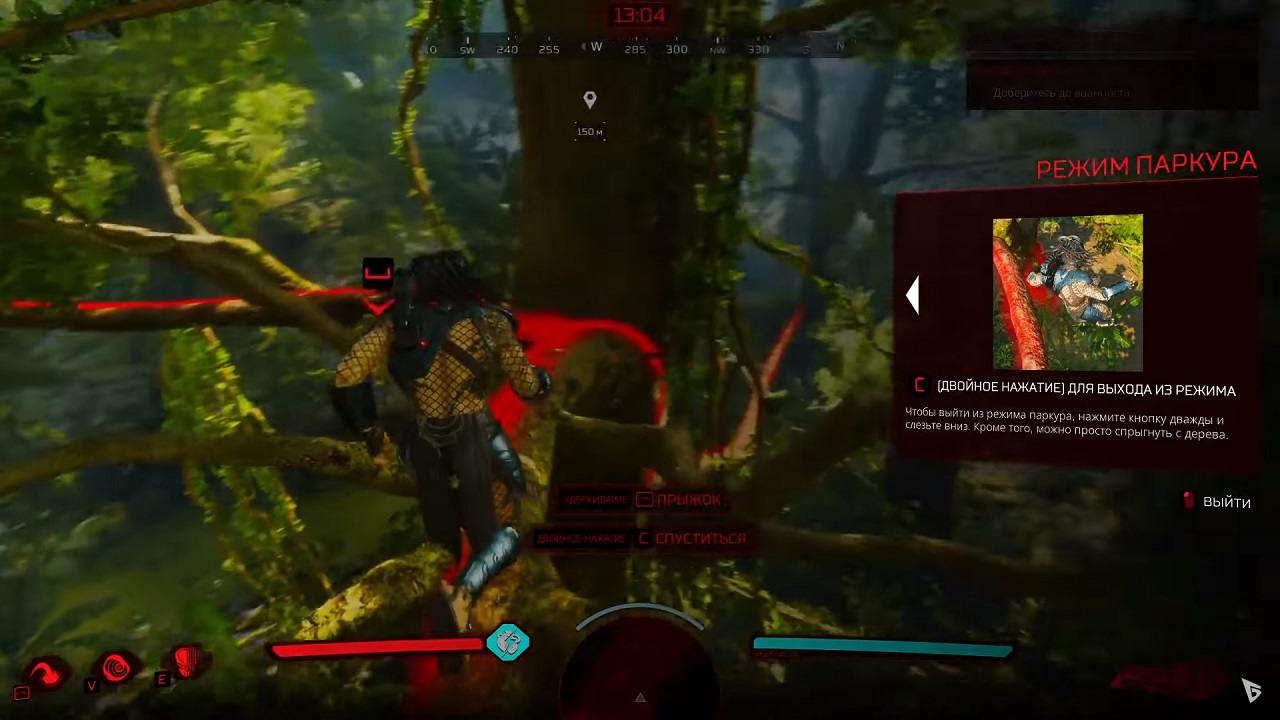Select the Predator mask vision icon
This screenshot has height=720, width=1280.
[x=188, y=661]
